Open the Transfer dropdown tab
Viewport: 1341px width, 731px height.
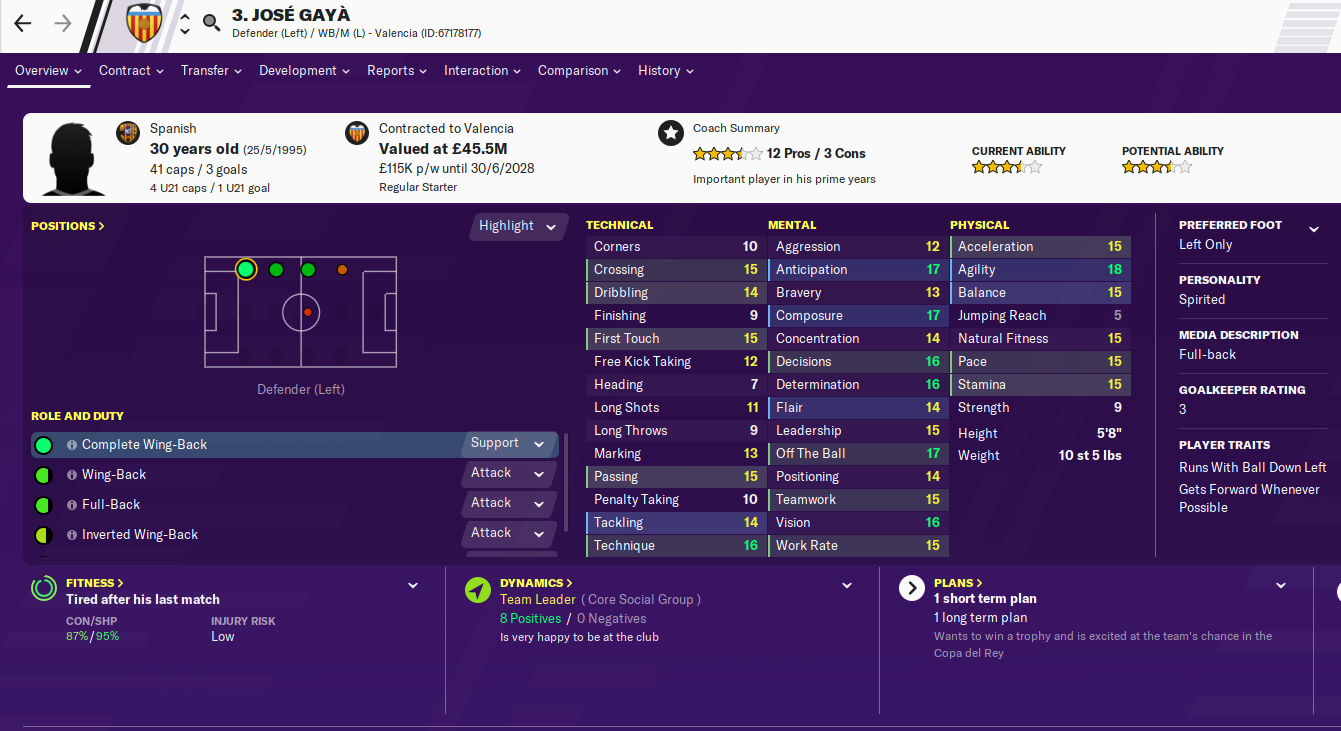[x=211, y=71]
